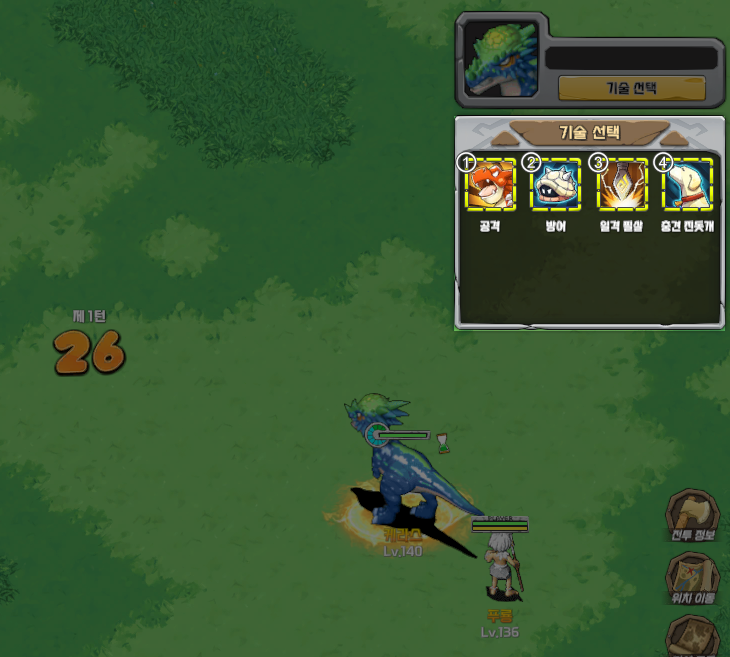
Task: Activate the 일격 필살 skill icon
Action: 622,185
